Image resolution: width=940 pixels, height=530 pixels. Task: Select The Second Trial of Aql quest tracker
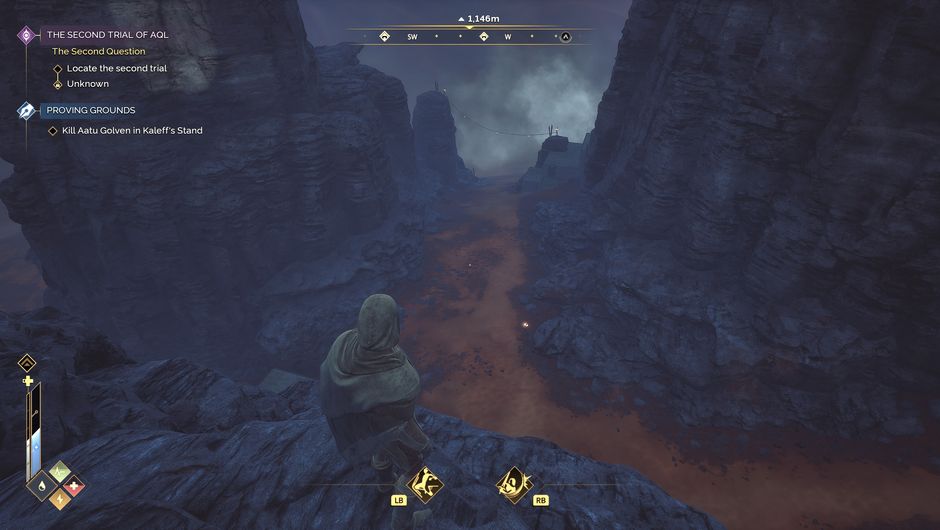pyautogui.click(x=108, y=34)
